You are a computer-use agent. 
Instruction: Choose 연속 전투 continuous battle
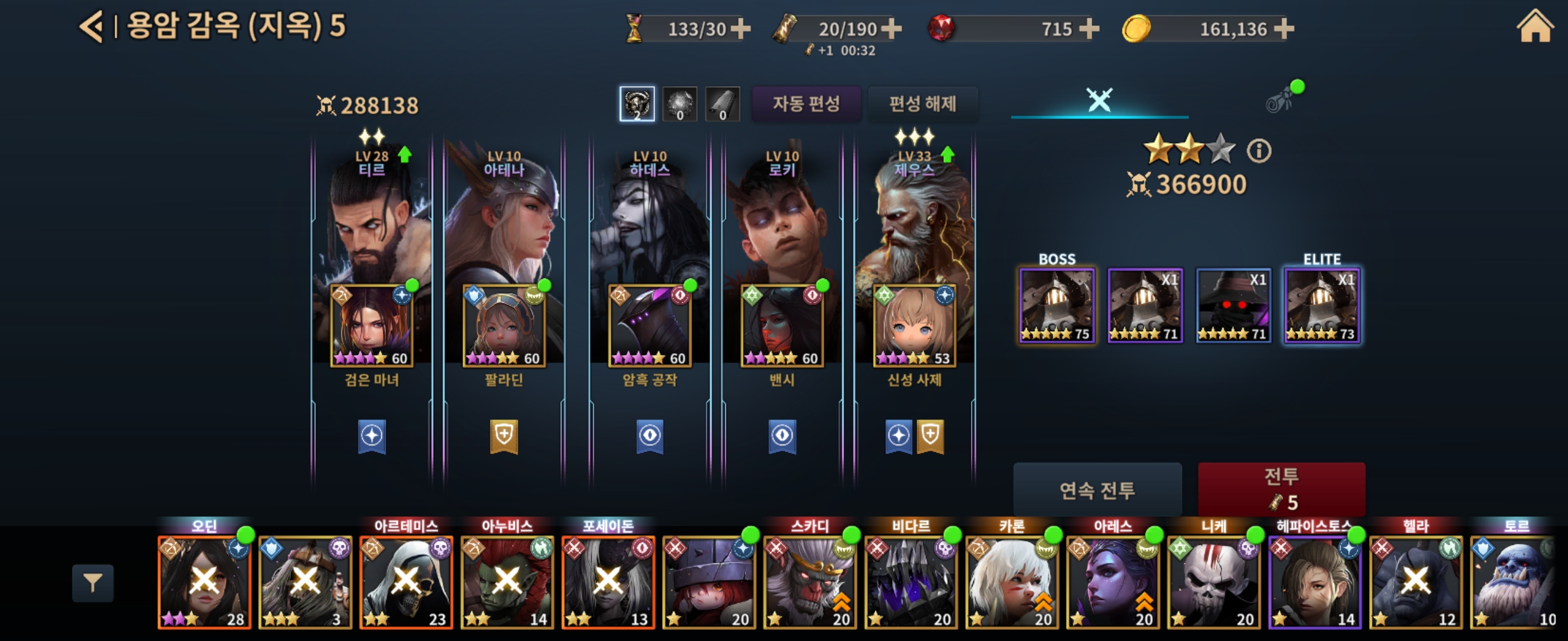(x=1097, y=490)
